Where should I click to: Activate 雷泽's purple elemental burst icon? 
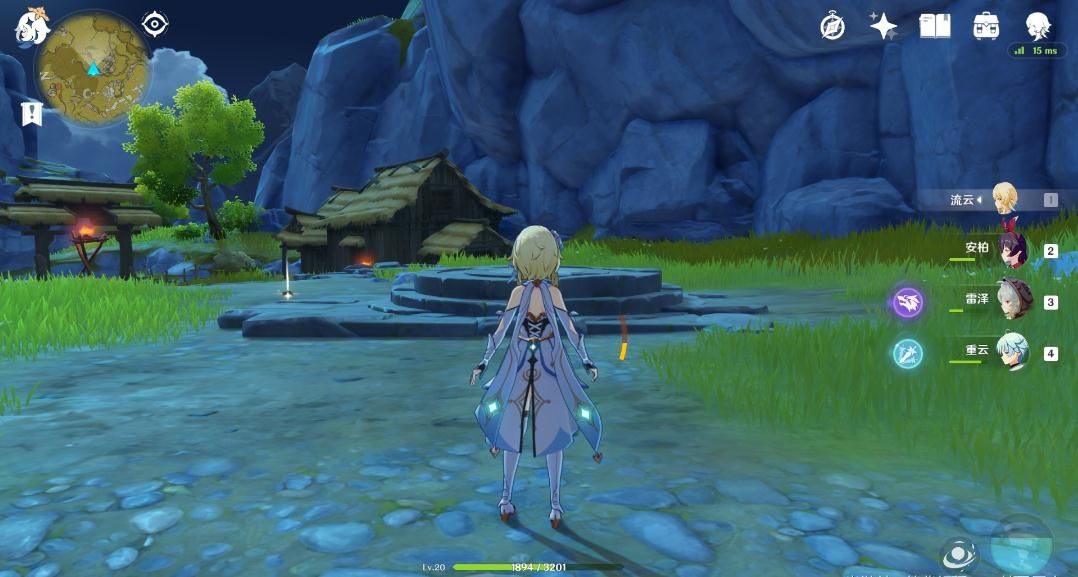coord(908,302)
